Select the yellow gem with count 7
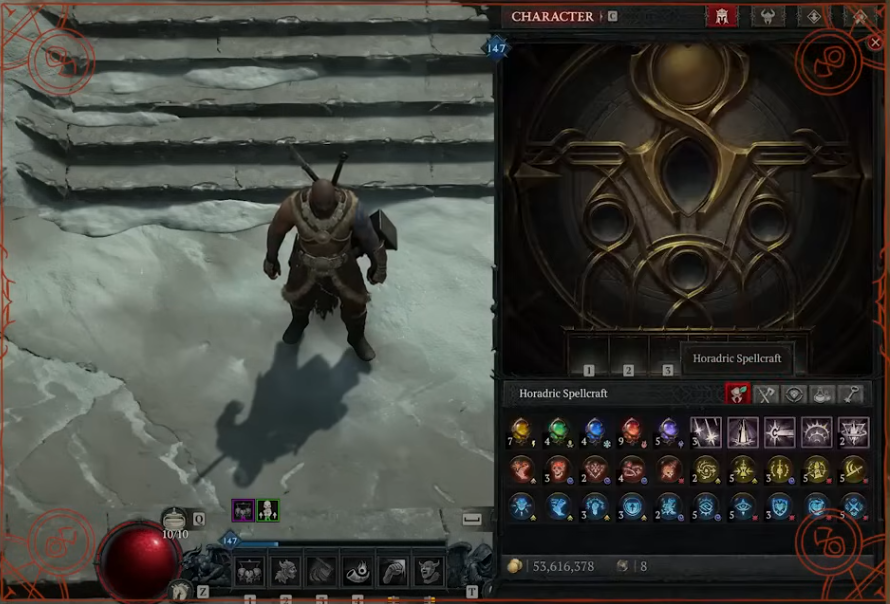The width and height of the screenshot is (890, 604). pos(521,432)
